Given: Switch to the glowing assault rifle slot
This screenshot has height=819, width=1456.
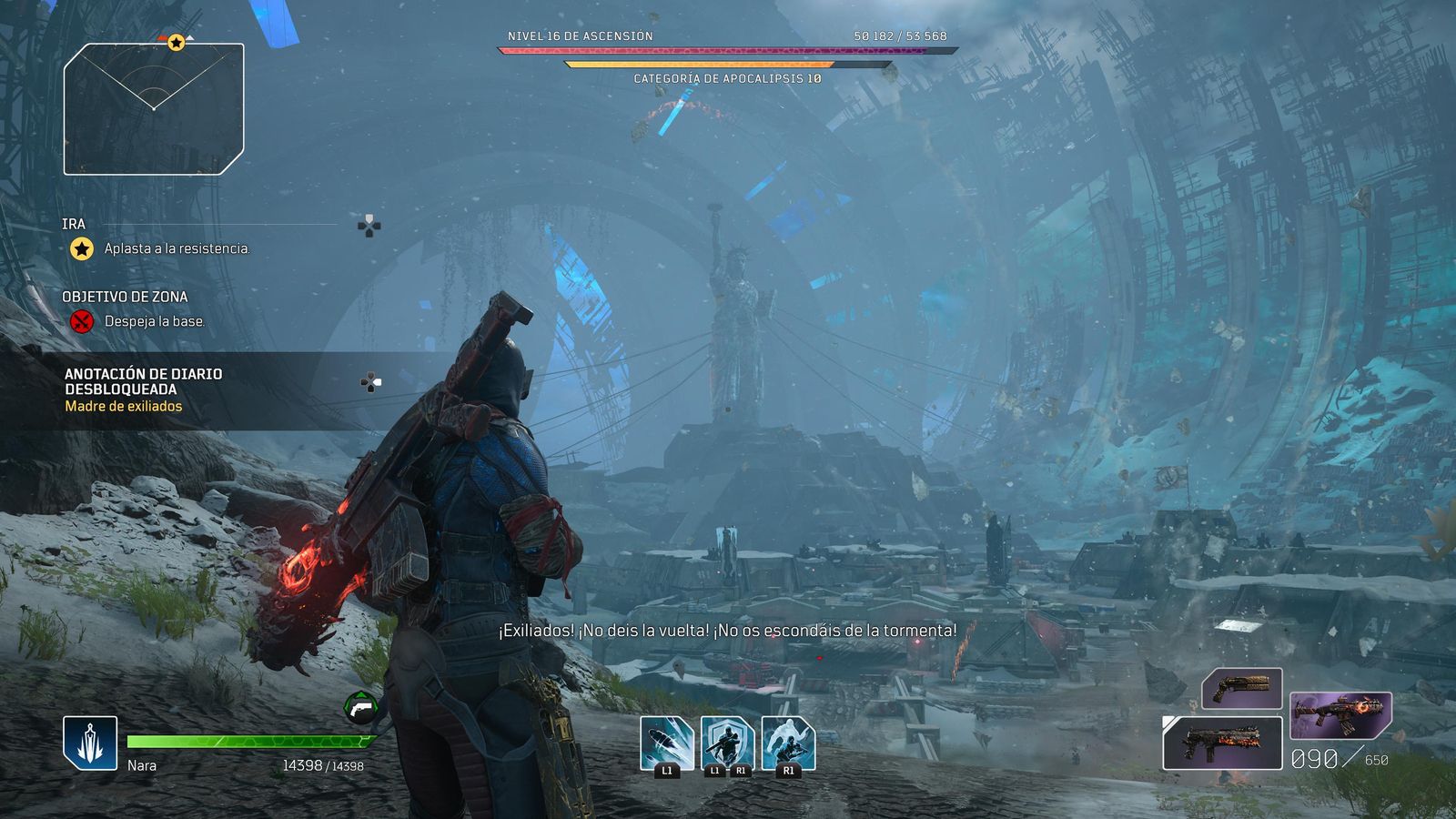Looking at the screenshot, I should click(1340, 715).
